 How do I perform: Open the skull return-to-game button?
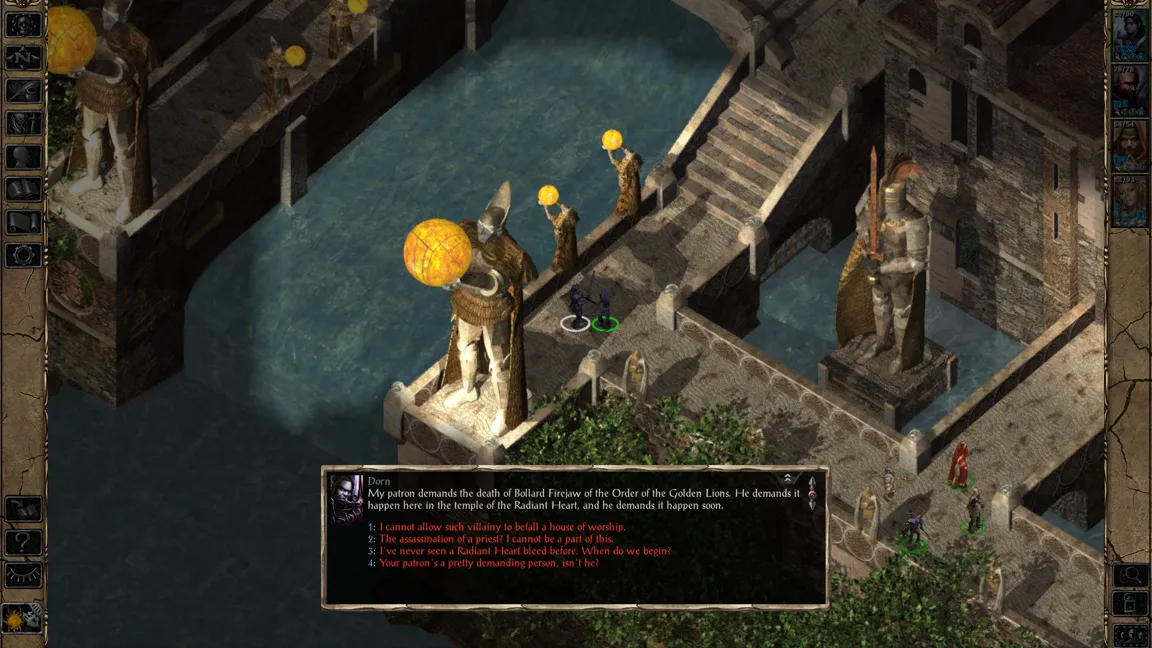click(x=23, y=26)
